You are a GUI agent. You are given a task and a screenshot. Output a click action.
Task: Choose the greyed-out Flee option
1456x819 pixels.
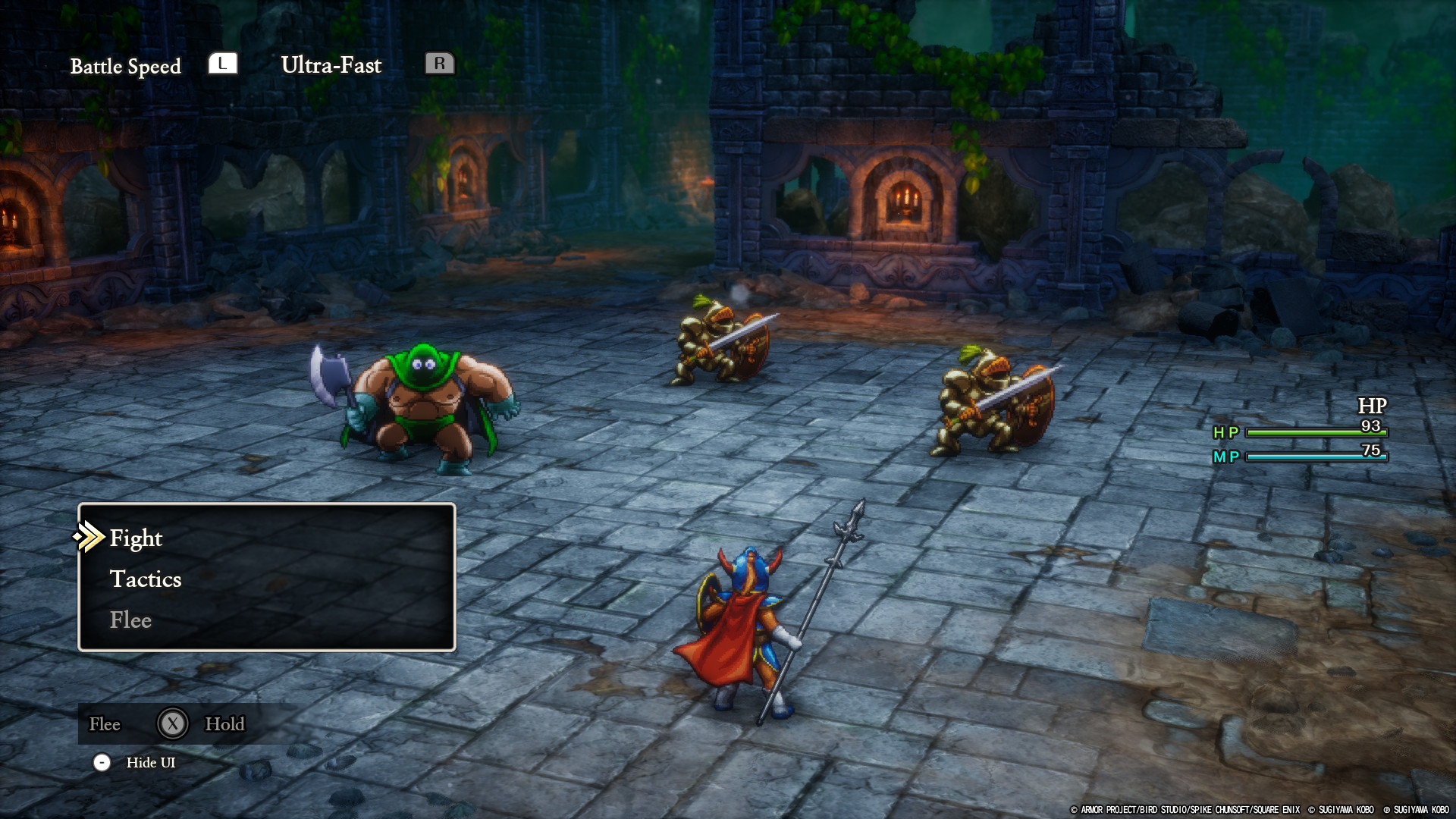click(x=130, y=620)
